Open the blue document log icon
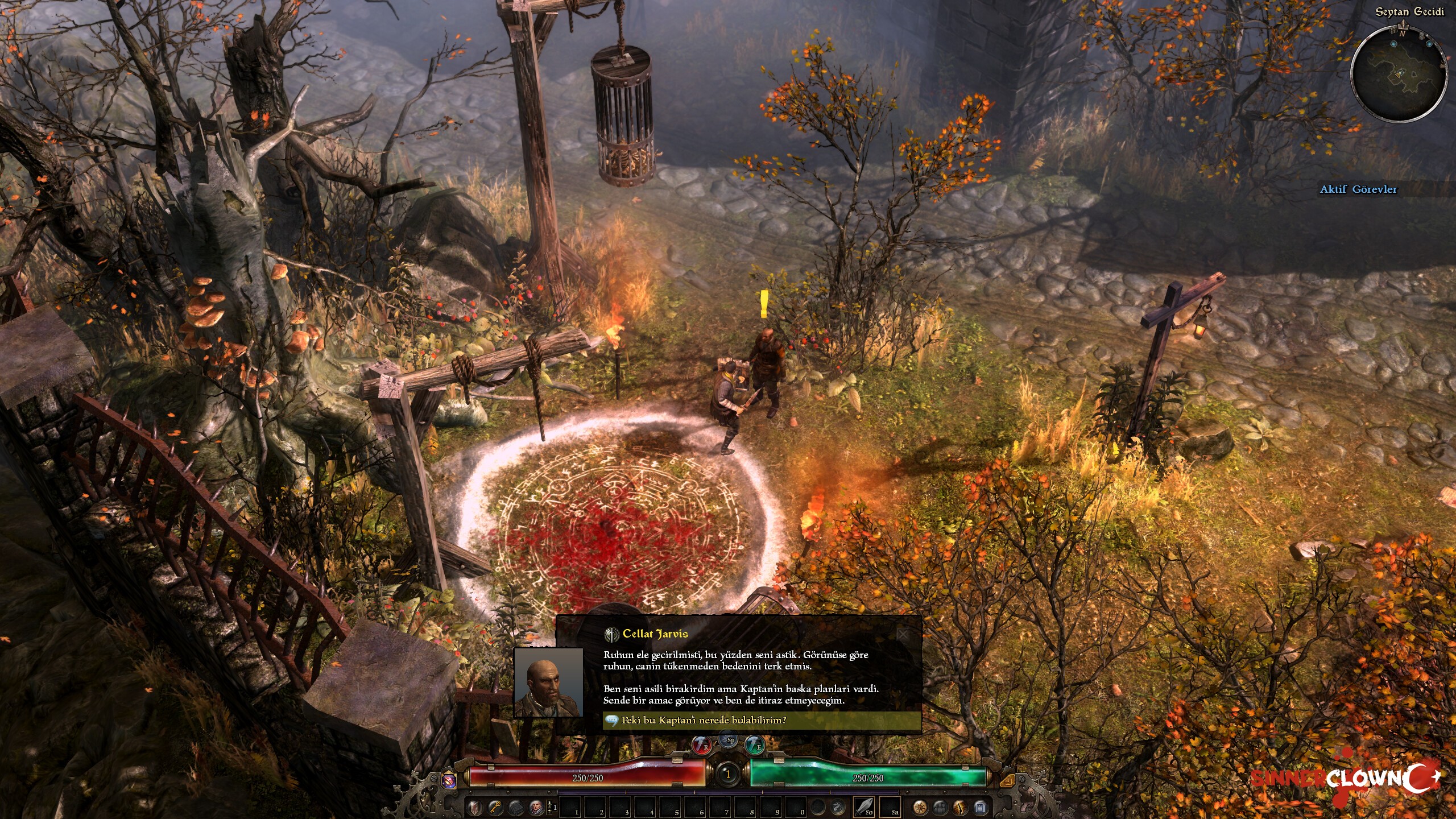 (979, 807)
